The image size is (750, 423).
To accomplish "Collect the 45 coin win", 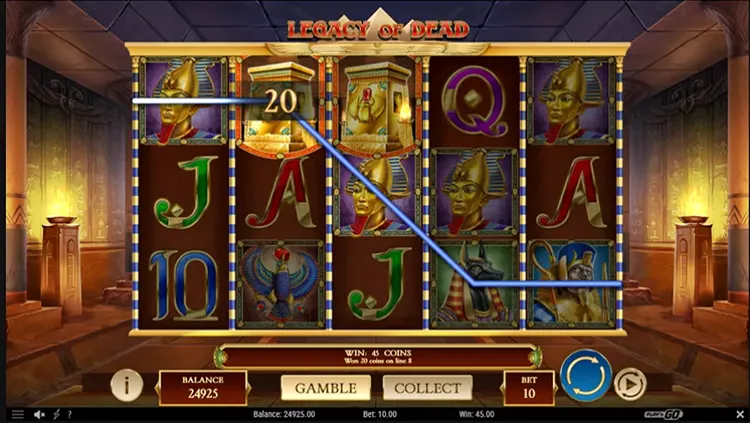I will coord(427,387).
